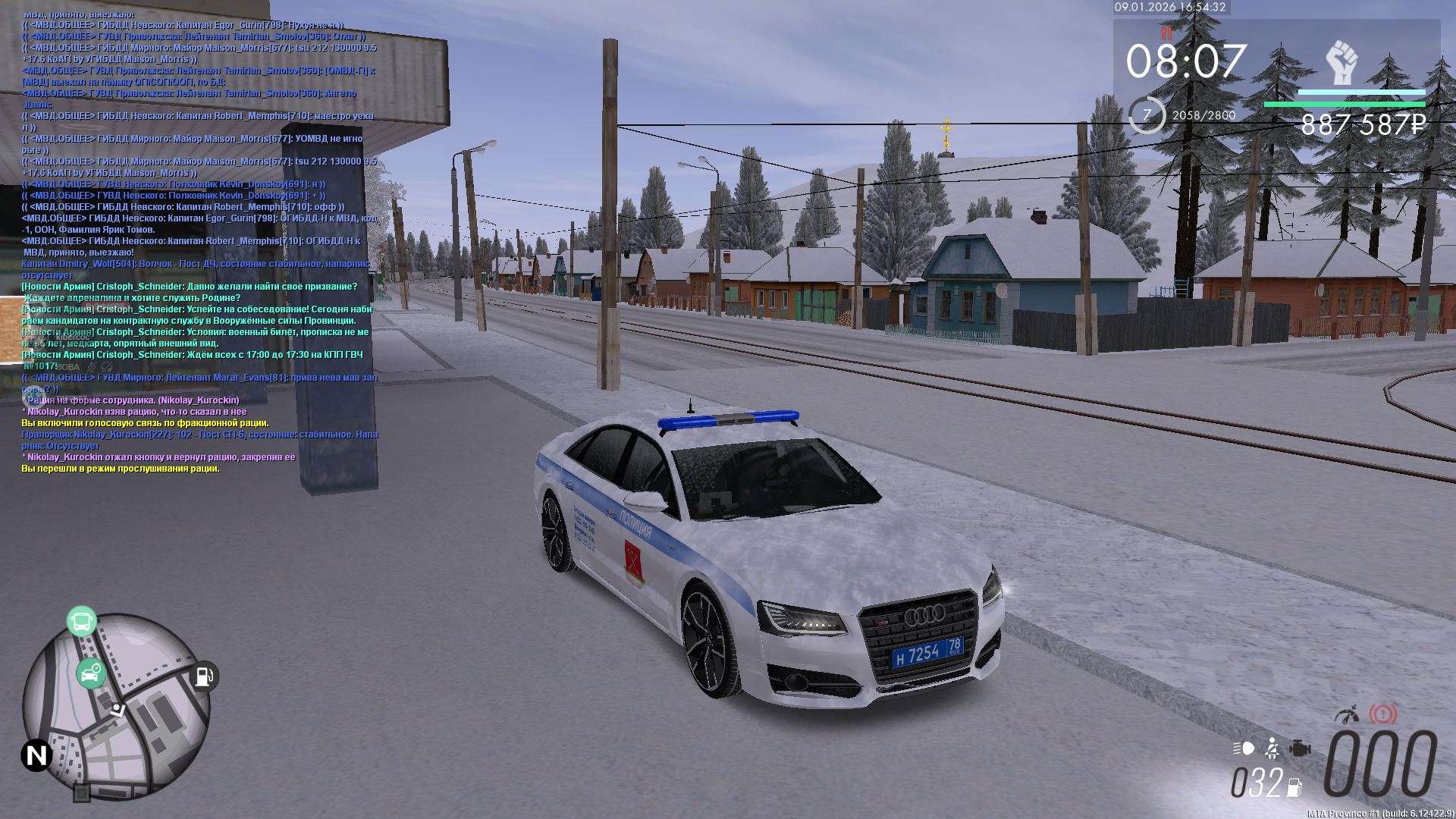1456x819 pixels.
Task: Select the green car marker on minimap
Action: tap(90, 673)
